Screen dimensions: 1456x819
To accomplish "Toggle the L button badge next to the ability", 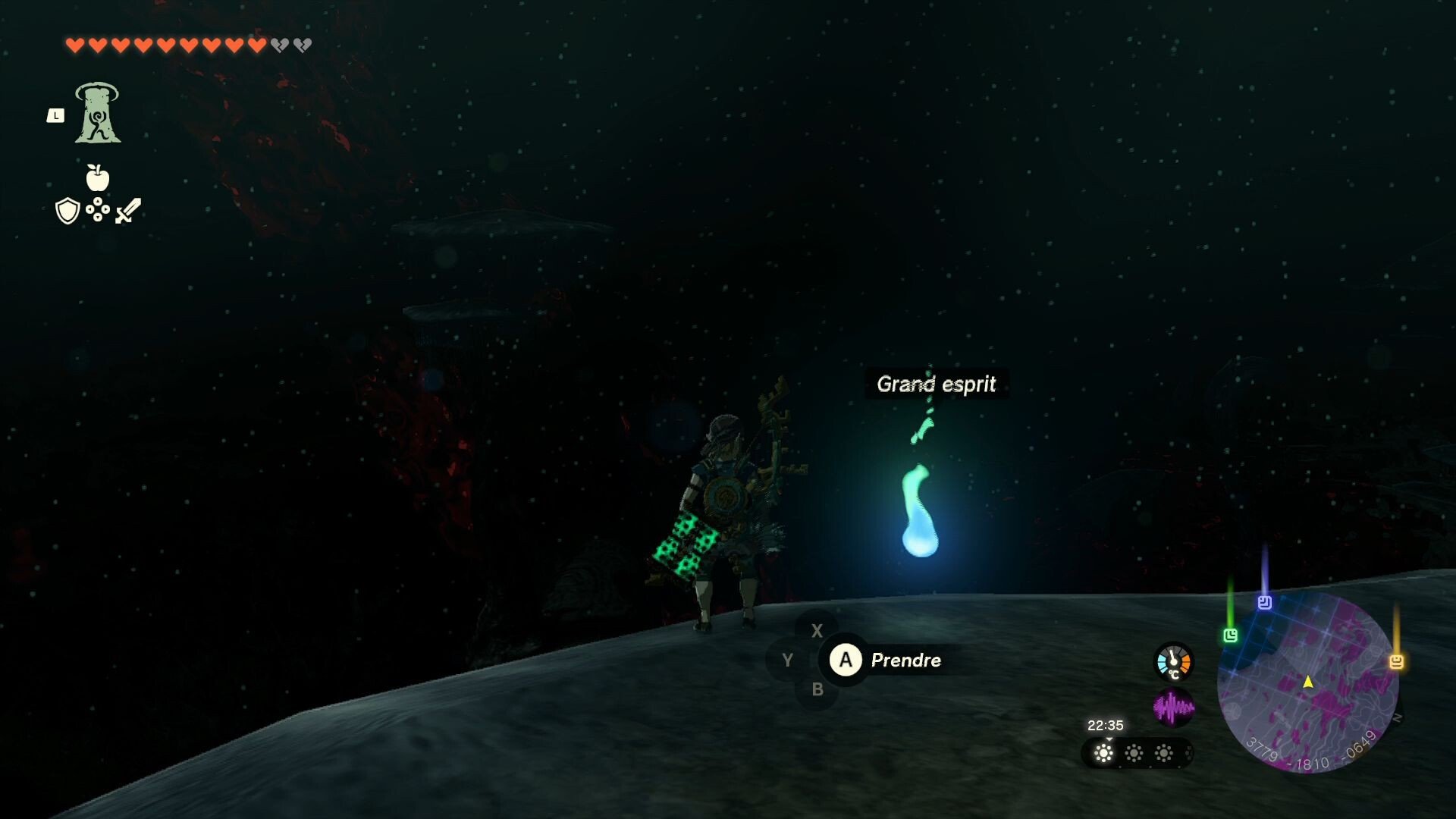I will click(x=55, y=115).
